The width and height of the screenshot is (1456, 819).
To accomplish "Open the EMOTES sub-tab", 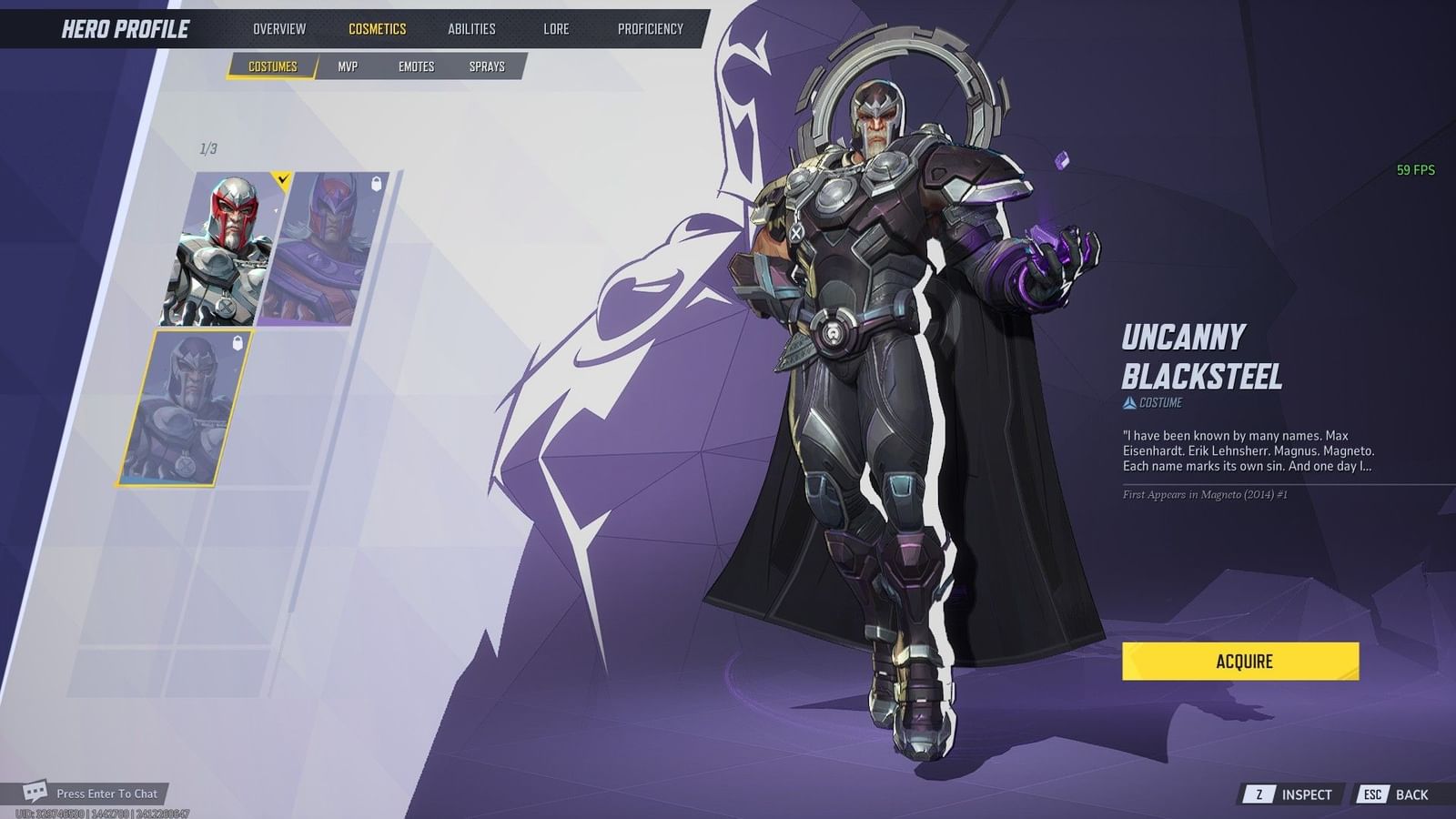I will coord(417,66).
